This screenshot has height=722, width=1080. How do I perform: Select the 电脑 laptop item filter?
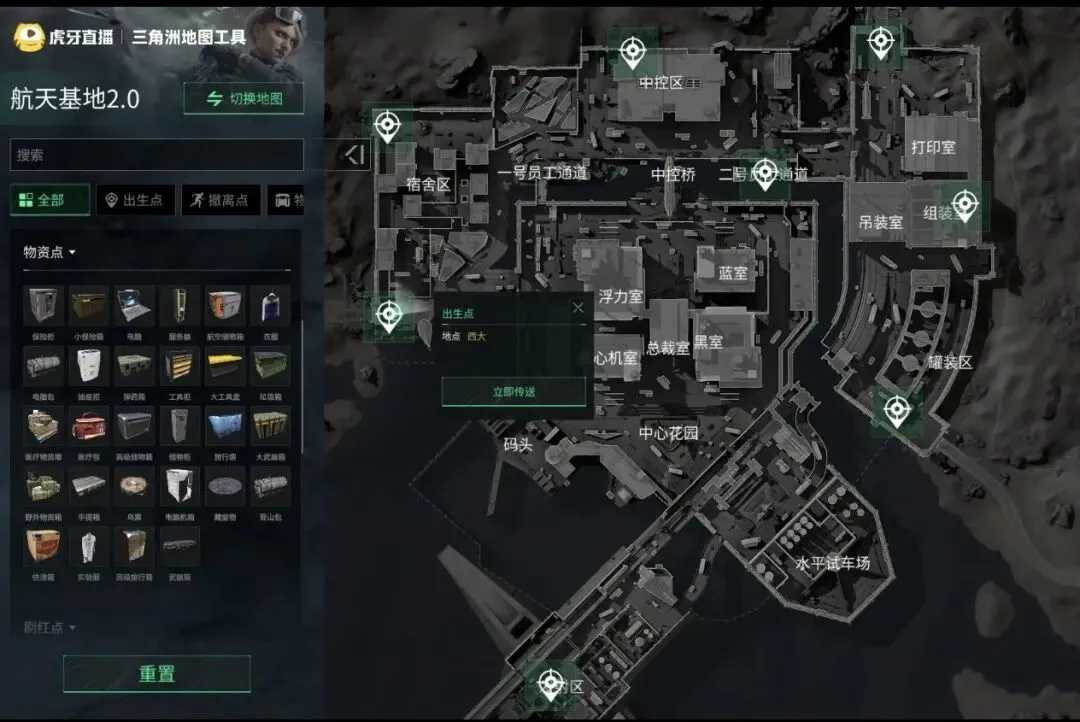tap(134, 306)
